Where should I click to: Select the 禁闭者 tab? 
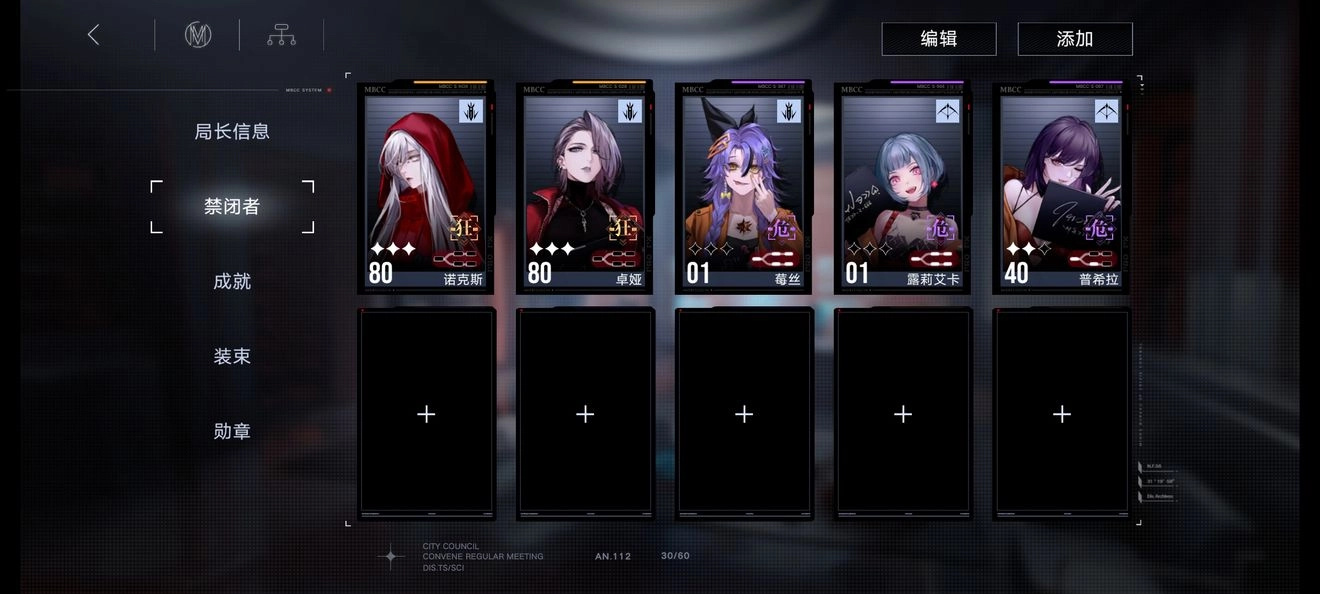[232, 206]
